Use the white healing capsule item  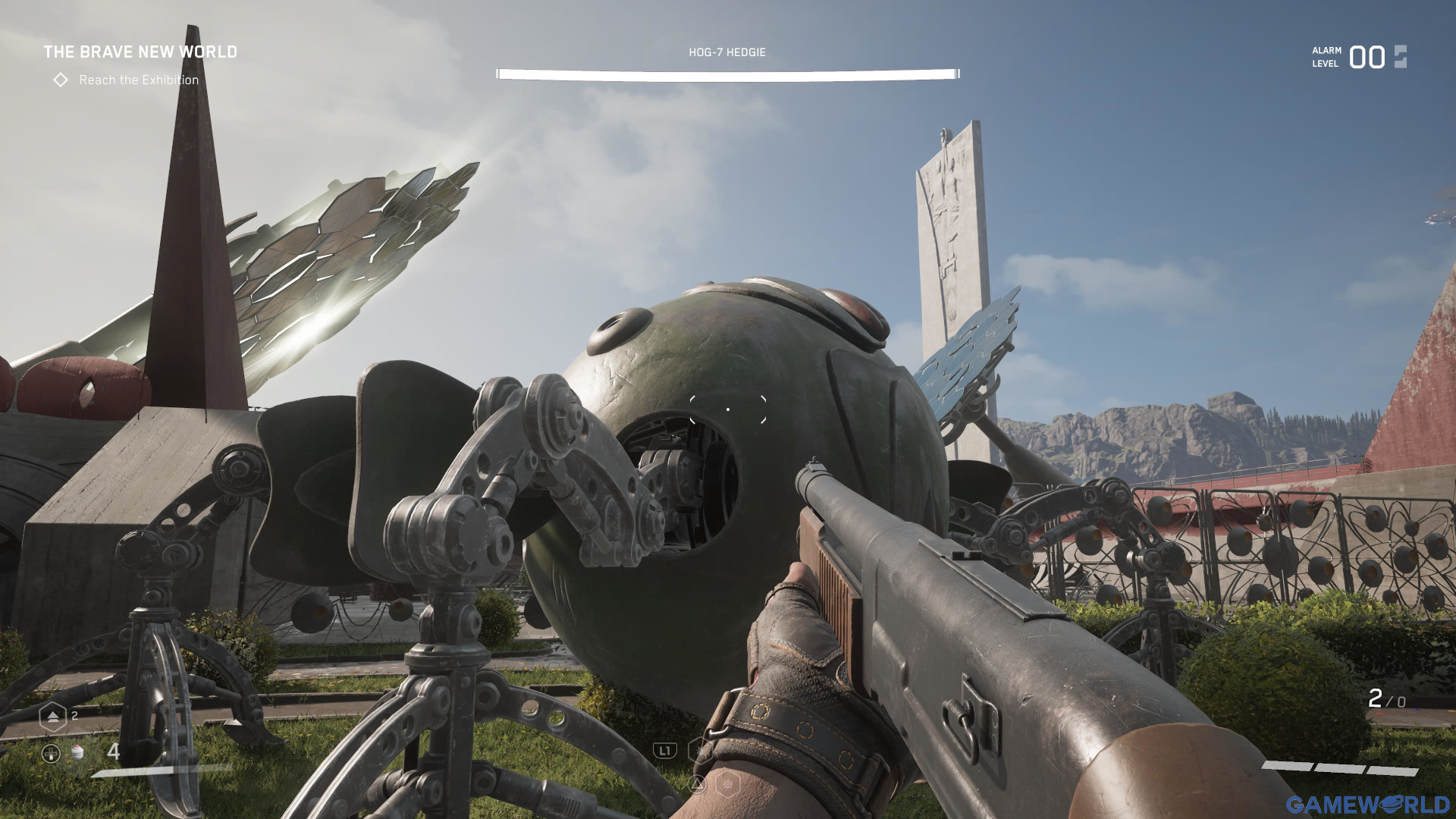click(x=77, y=752)
